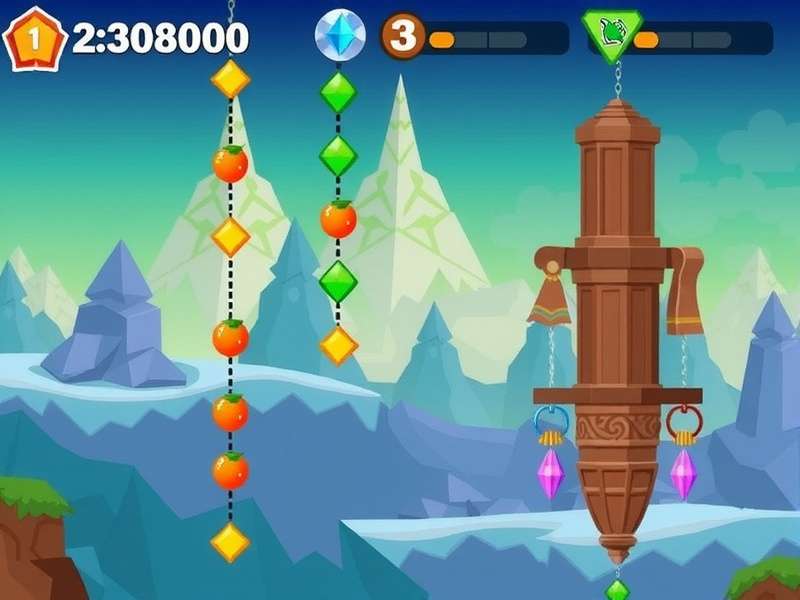
Task: Activate the green triangular emblem icon
Action: pos(611,35)
